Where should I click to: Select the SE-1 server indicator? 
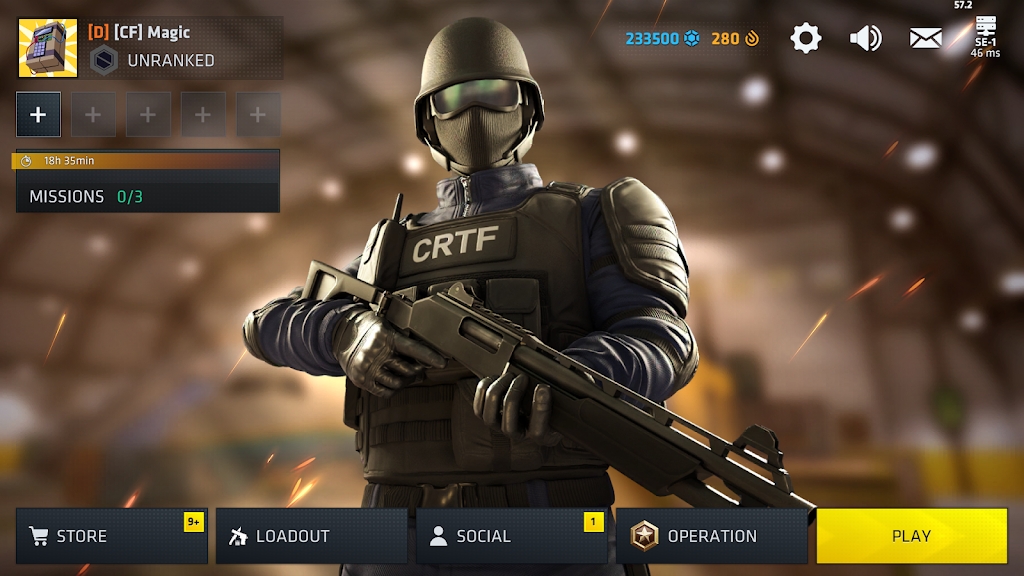[x=985, y=37]
